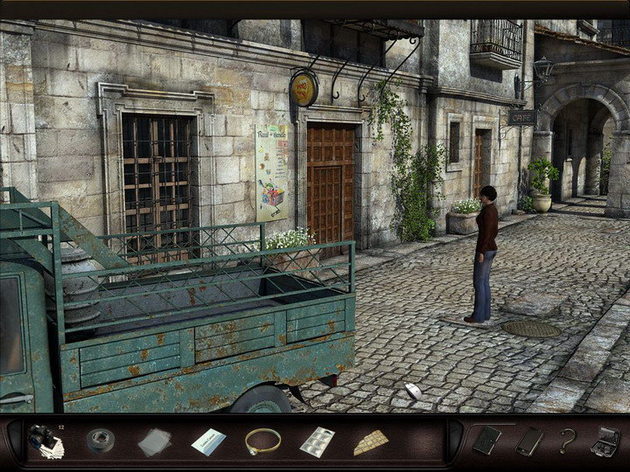Pick the blister pack of pills
630x472 pixels.
pos(317,441)
